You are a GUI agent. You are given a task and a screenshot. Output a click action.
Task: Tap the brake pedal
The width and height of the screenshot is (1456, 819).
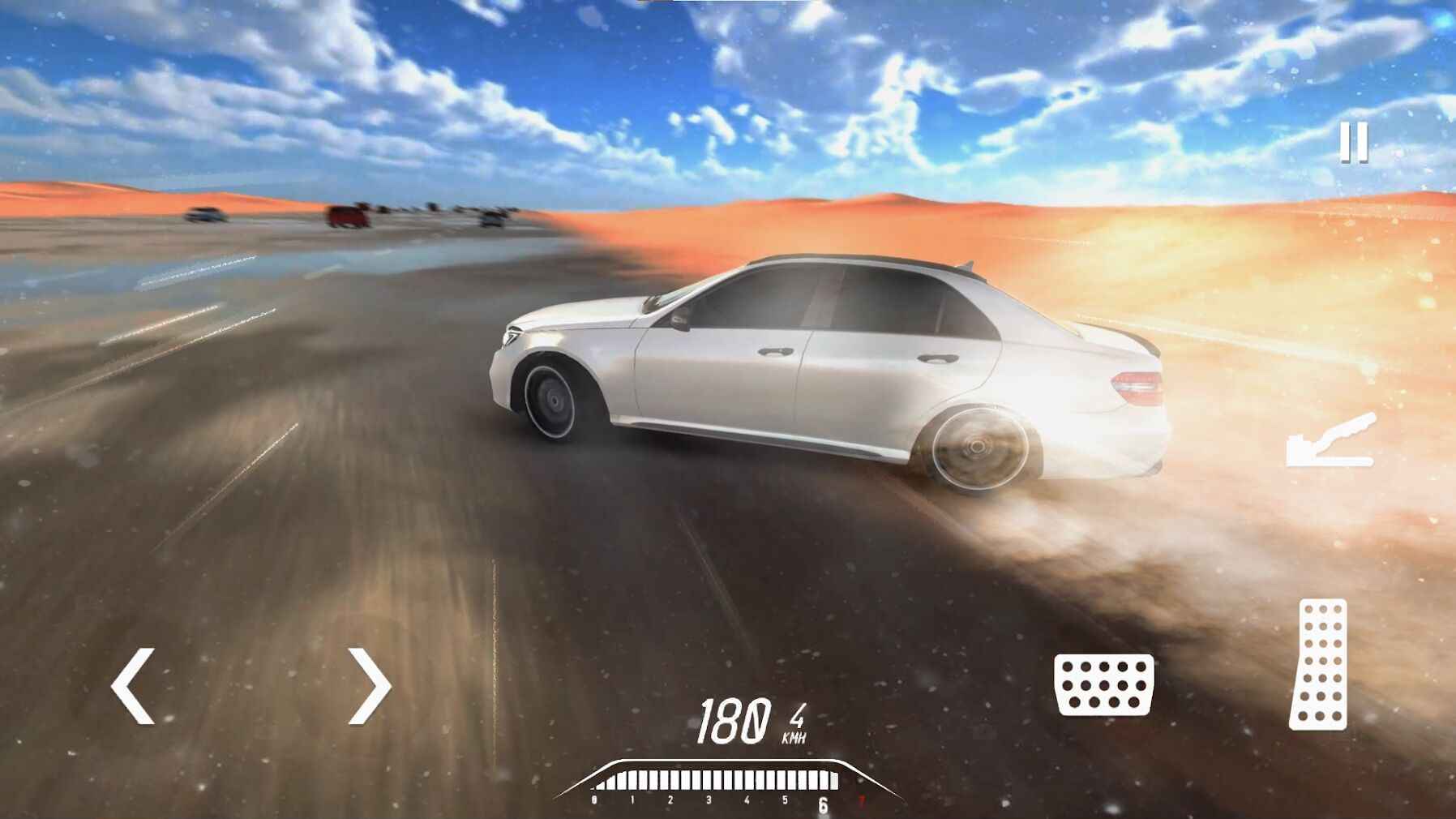click(1103, 685)
